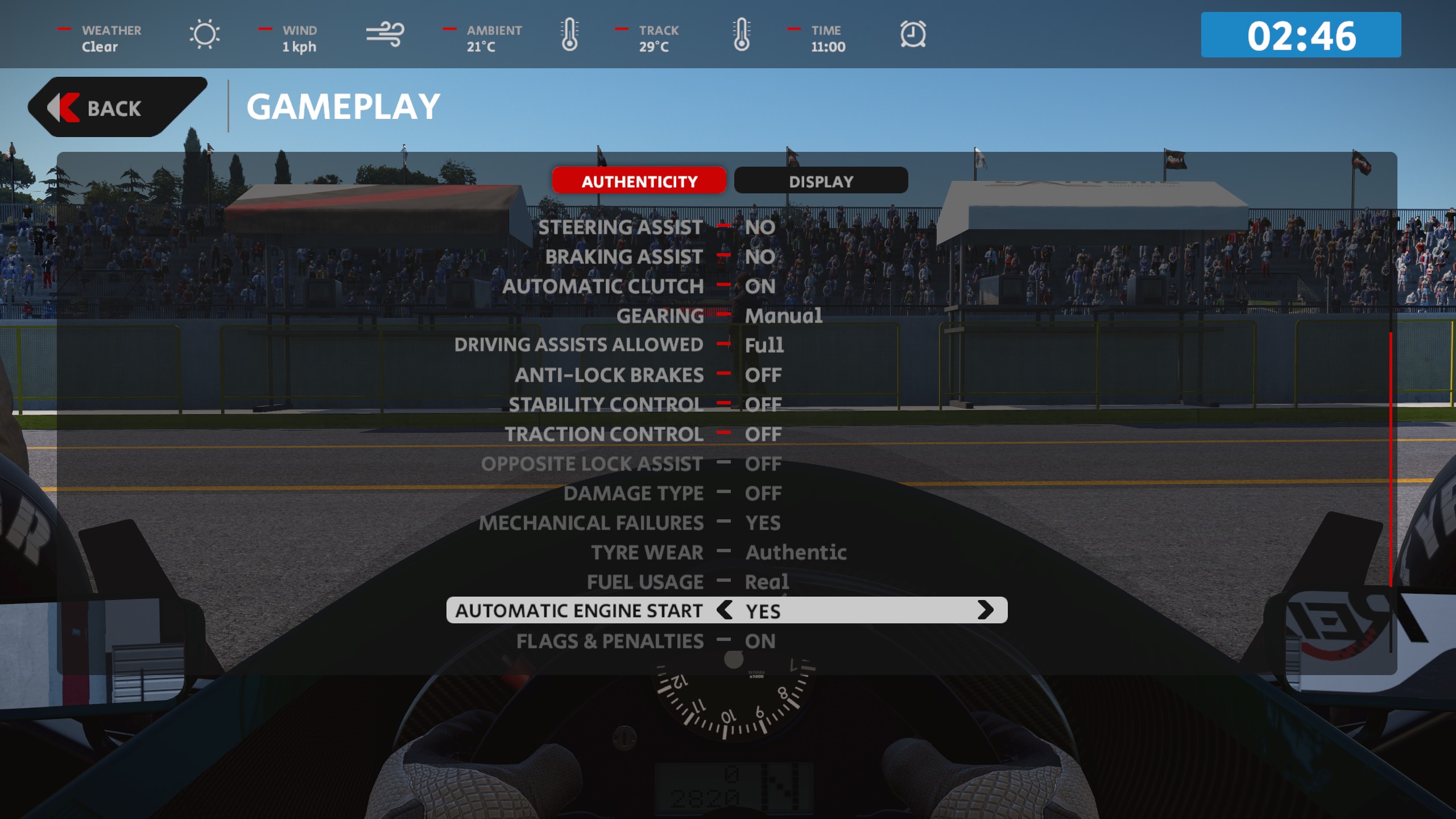The width and height of the screenshot is (1456, 819).
Task: Click left arrow on Automatic Engine Start
Action: [725, 610]
